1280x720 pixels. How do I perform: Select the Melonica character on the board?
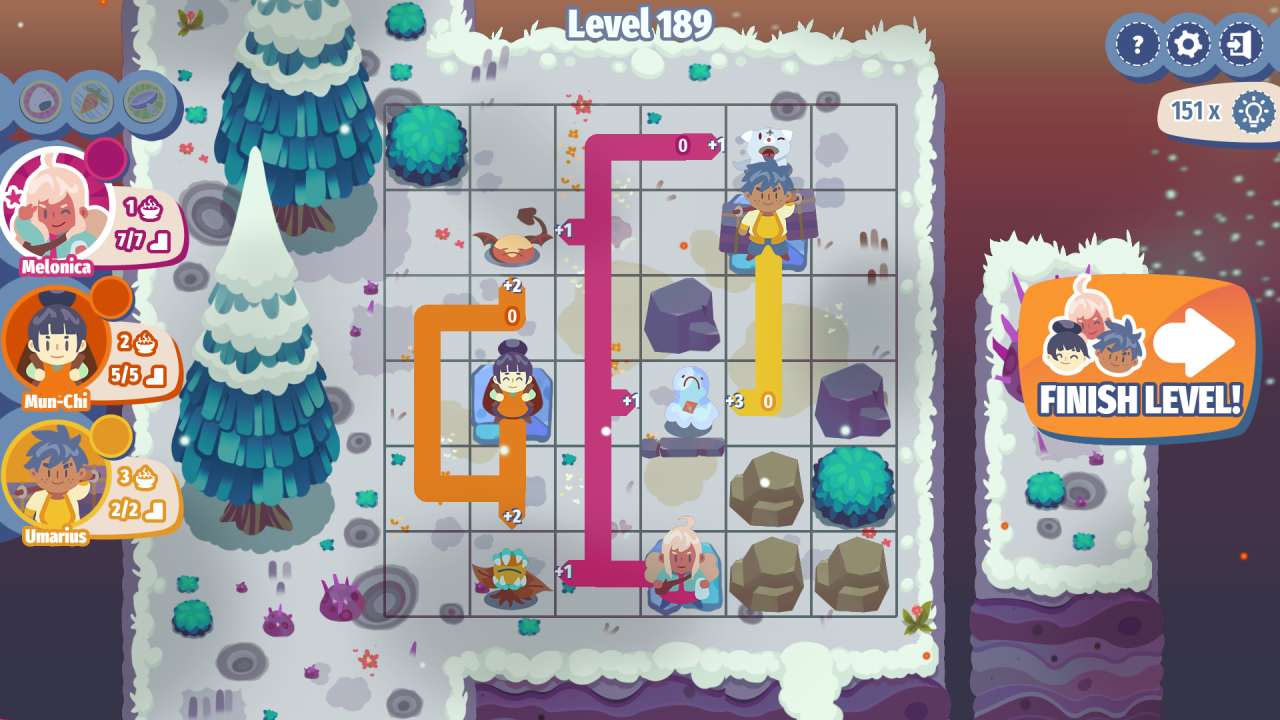[682, 566]
